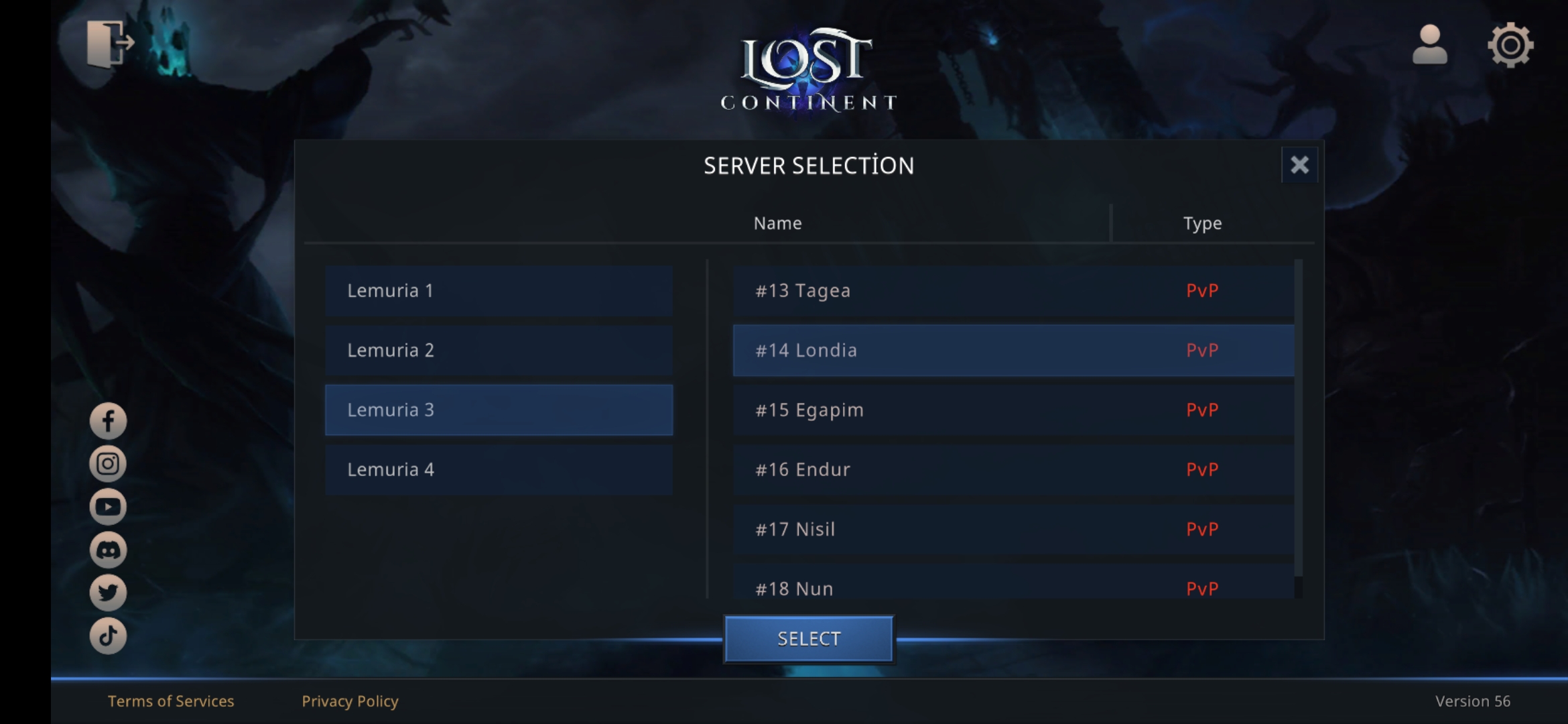Select the #14 Londia server row
The image size is (1568, 724).
coord(1013,351)
